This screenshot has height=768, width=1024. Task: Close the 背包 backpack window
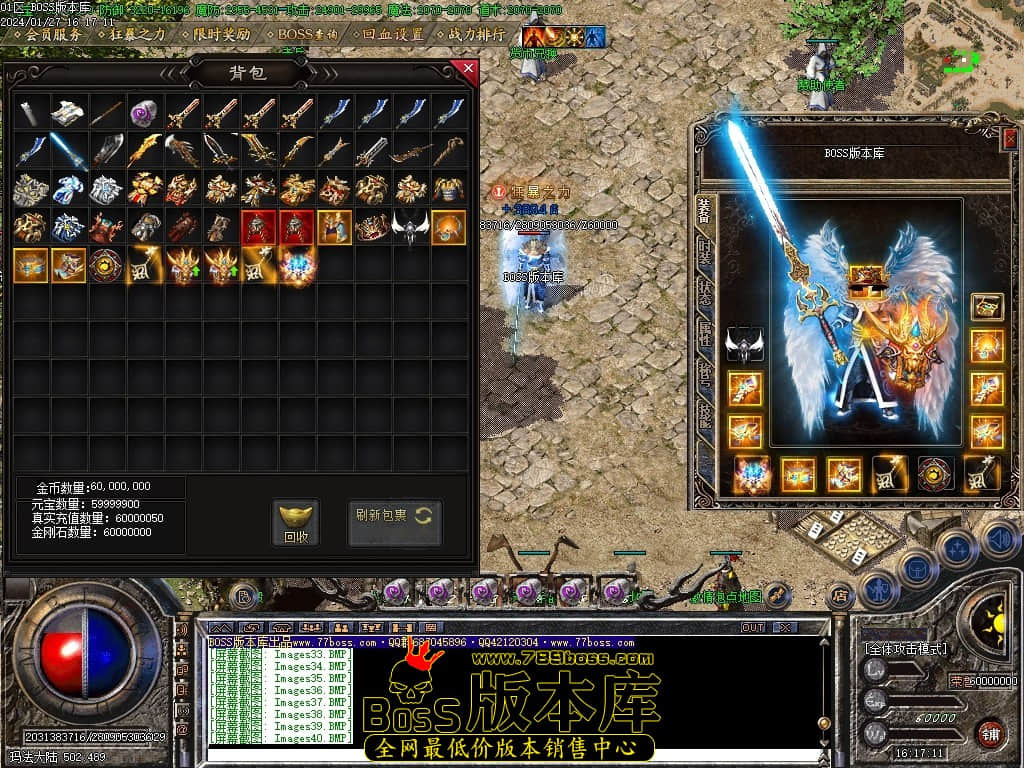[x=466, y=69]
